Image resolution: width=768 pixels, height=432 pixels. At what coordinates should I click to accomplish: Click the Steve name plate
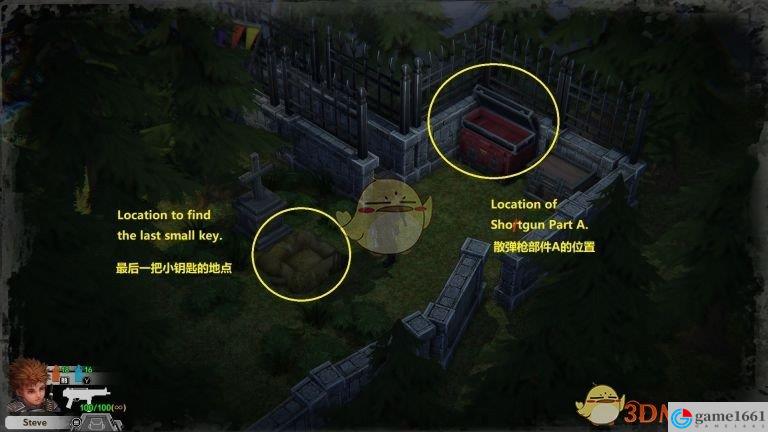coord(35,423)
